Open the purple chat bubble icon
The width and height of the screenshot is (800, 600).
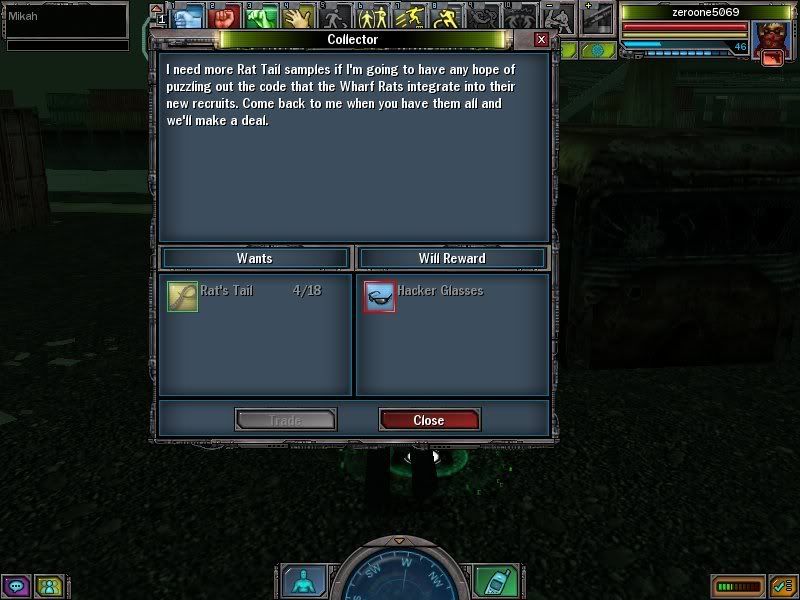click(16, 585)
